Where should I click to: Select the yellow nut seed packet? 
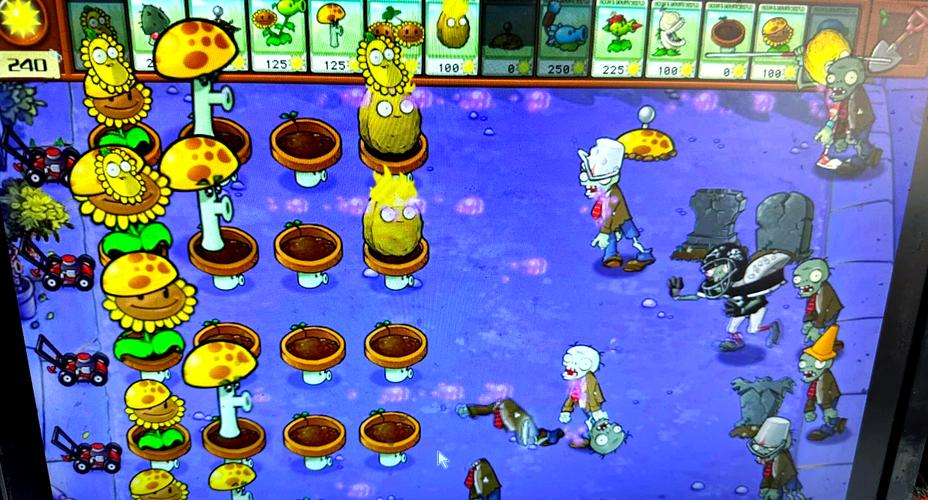pos(453,35)
